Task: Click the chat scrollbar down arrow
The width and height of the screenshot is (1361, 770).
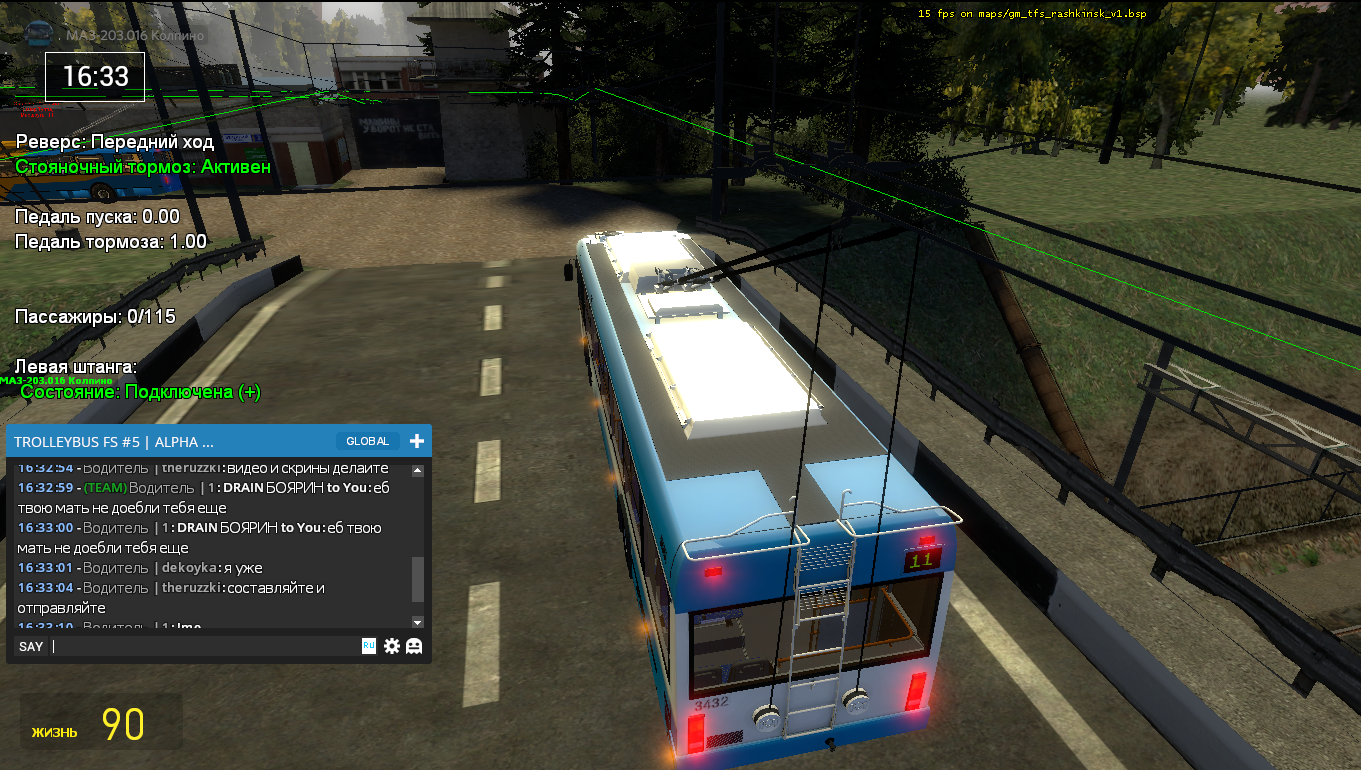Action: pos(418,622)
